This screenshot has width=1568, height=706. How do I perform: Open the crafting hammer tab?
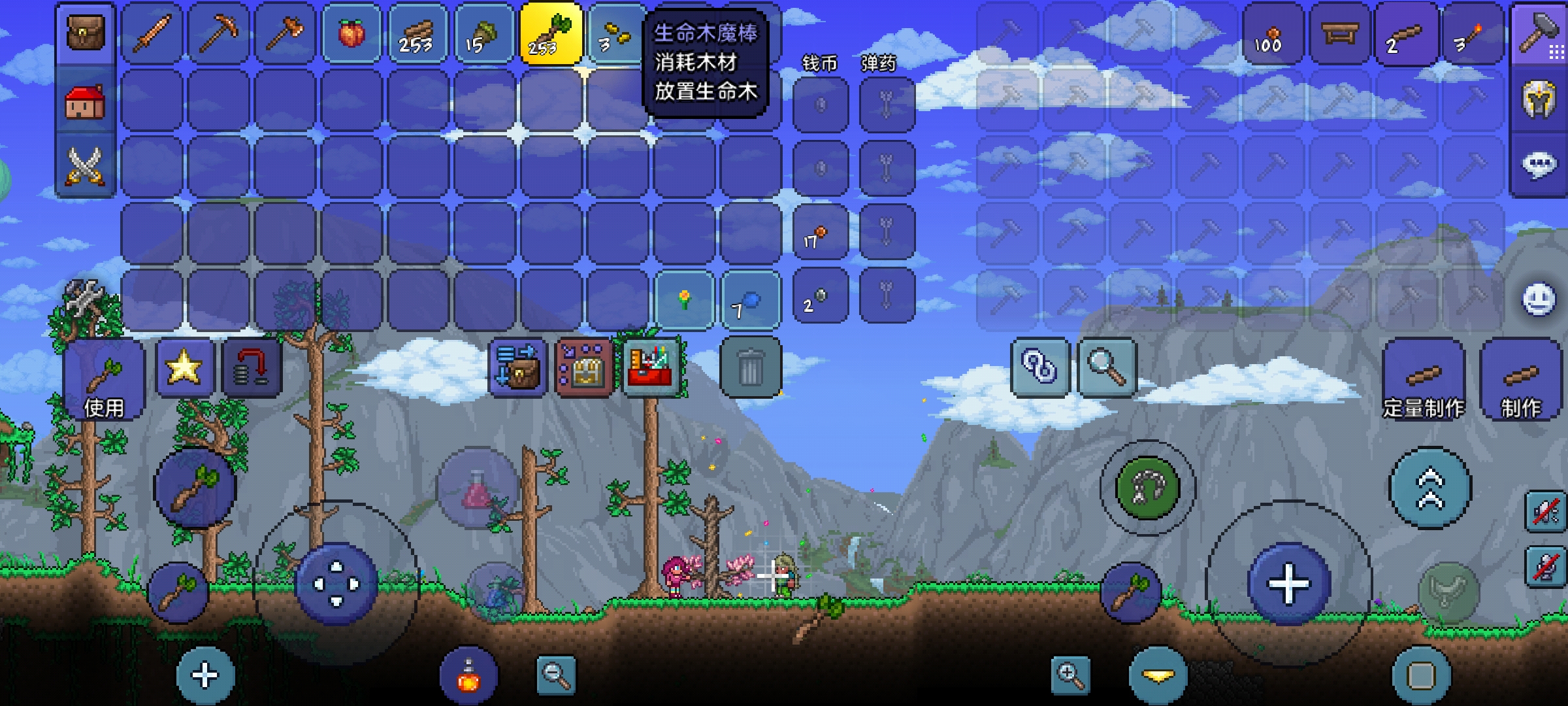[x=1539, y=33]
